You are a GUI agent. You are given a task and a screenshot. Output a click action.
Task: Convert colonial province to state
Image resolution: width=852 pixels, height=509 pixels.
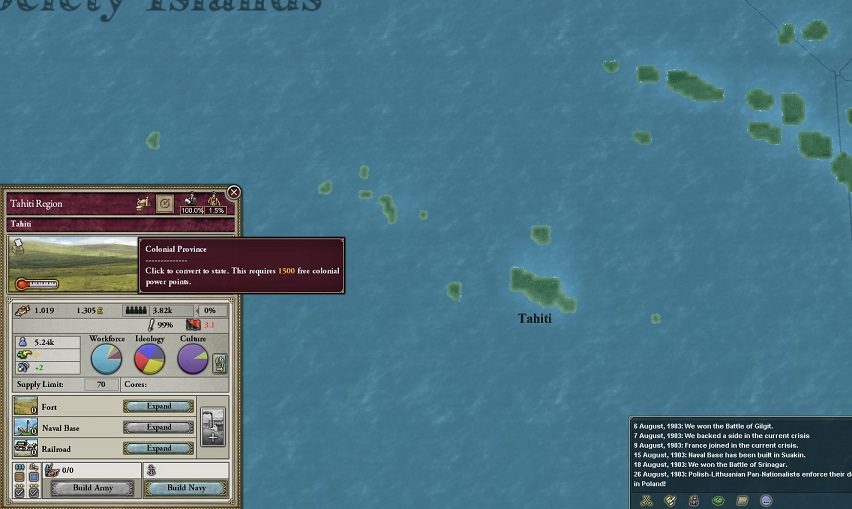(165, 203)
